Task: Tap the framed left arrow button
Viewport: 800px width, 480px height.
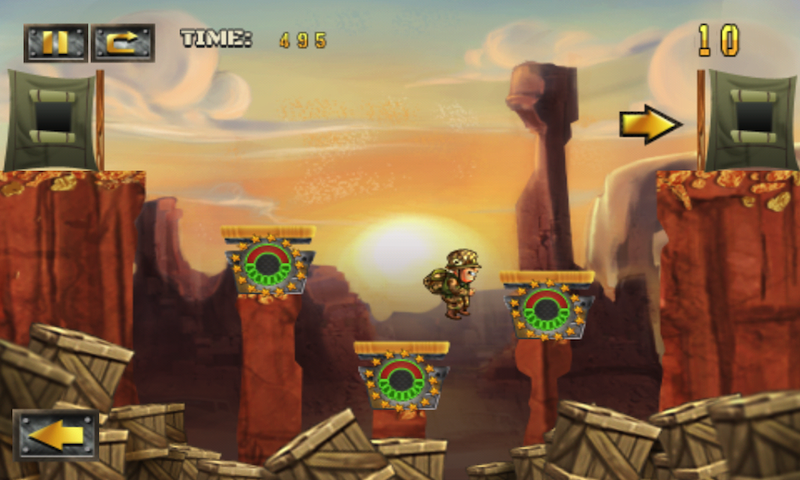Action: coord(56,435)
